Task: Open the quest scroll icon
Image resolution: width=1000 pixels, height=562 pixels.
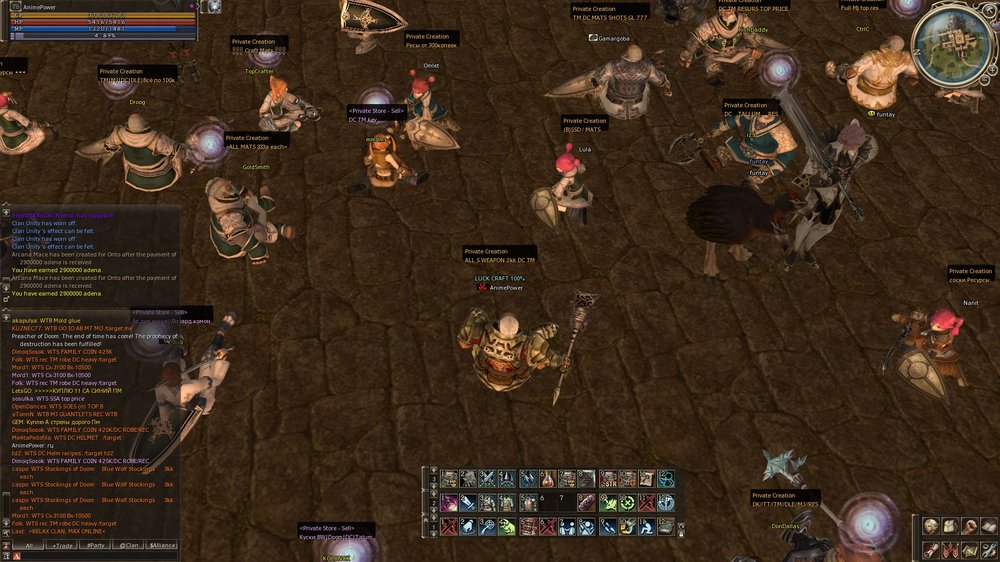Action: (x=931, y=549)
